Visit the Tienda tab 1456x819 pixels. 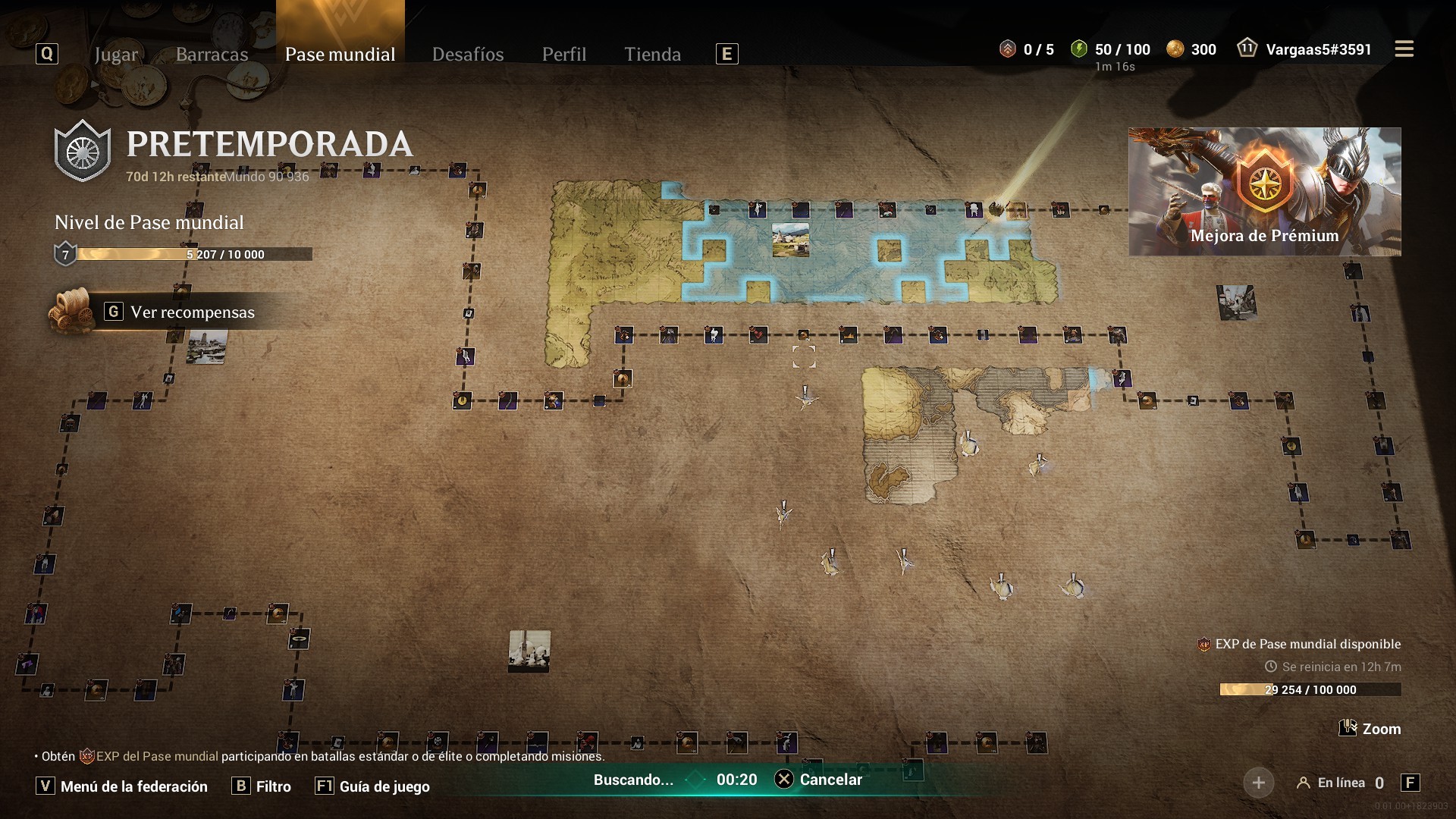[652, 54]
